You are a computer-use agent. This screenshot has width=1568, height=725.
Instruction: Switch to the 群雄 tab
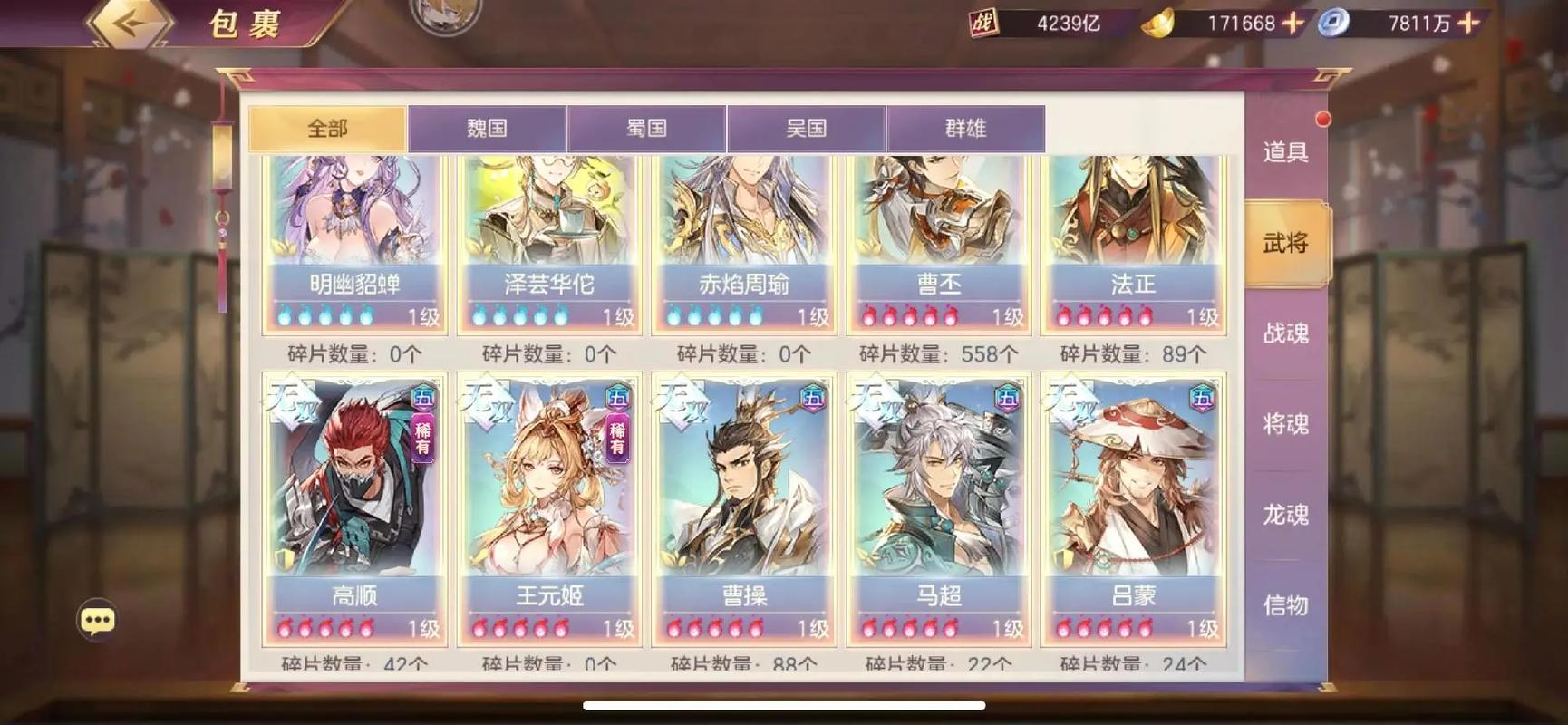click(965, 127)
